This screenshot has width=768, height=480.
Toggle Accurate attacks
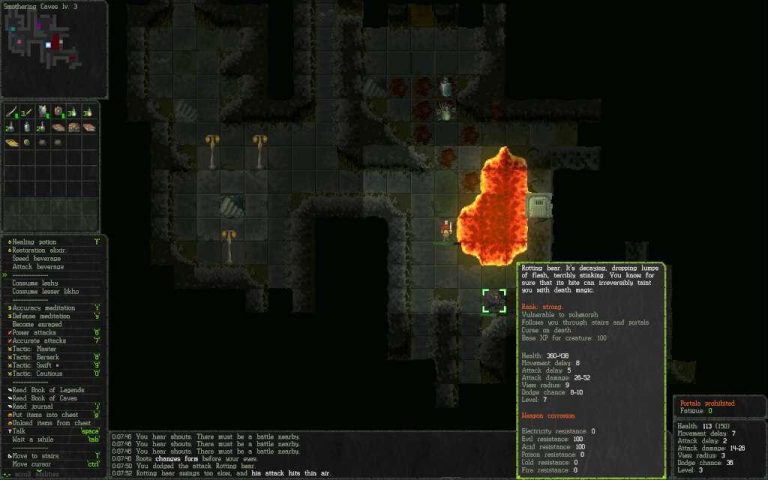[40, 339]
